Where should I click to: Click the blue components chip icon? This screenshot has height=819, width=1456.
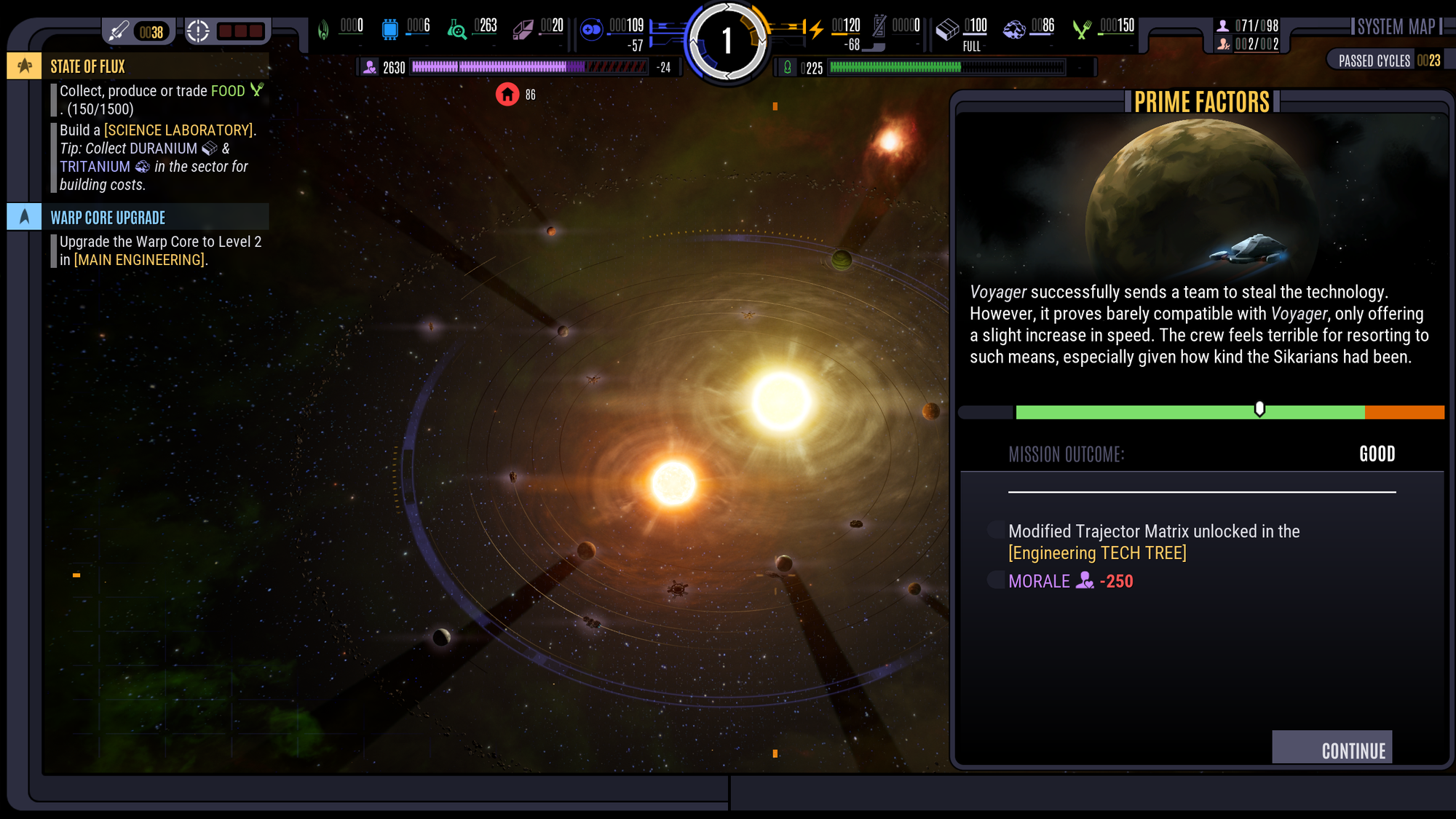(391, 27)
